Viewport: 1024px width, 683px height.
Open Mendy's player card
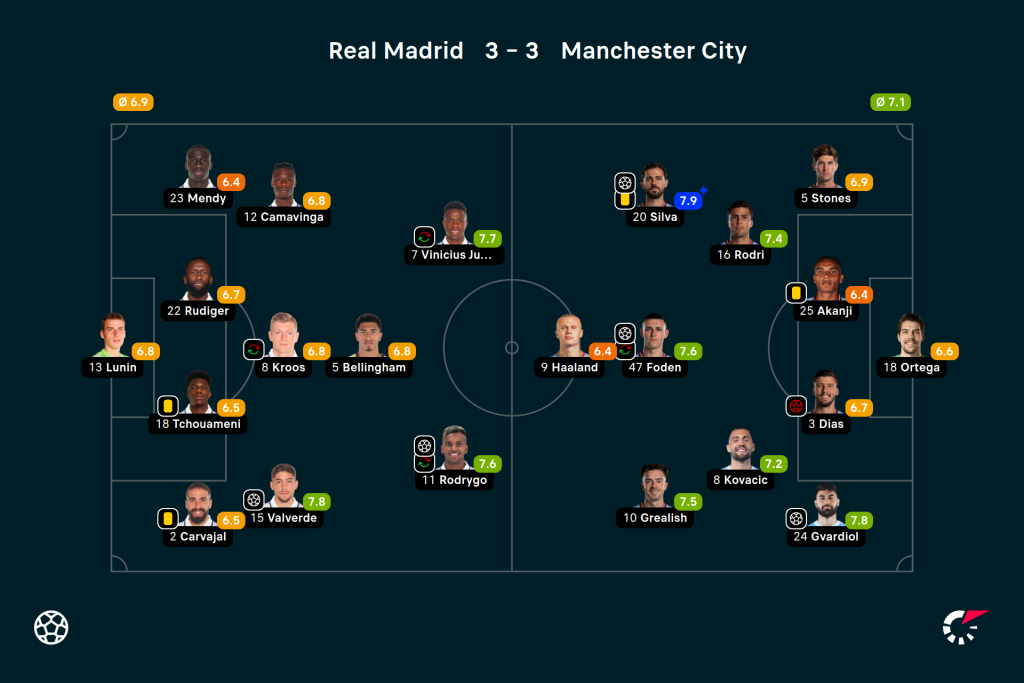point(198,168)
